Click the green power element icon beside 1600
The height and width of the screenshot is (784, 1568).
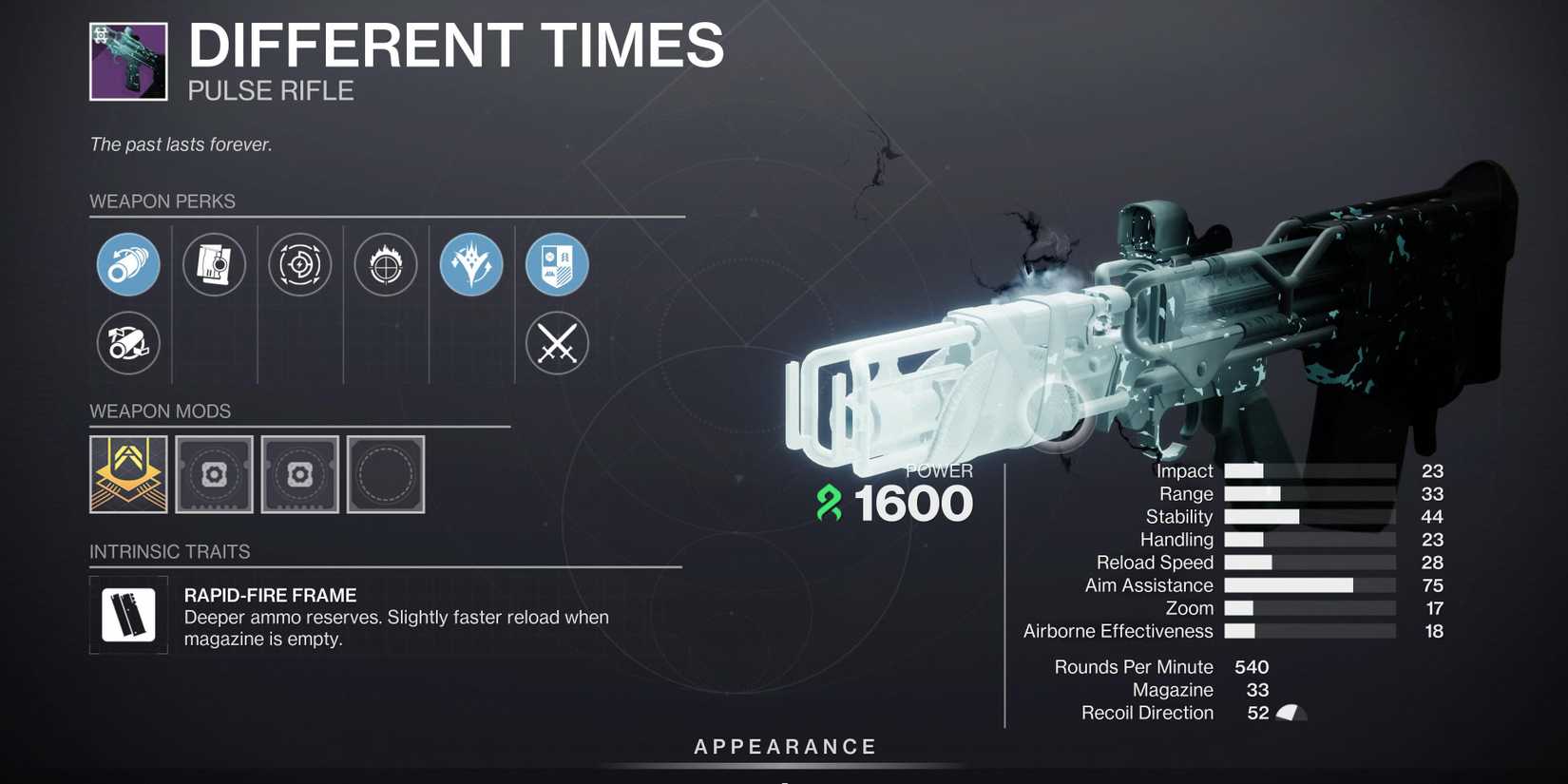point(829,504)
